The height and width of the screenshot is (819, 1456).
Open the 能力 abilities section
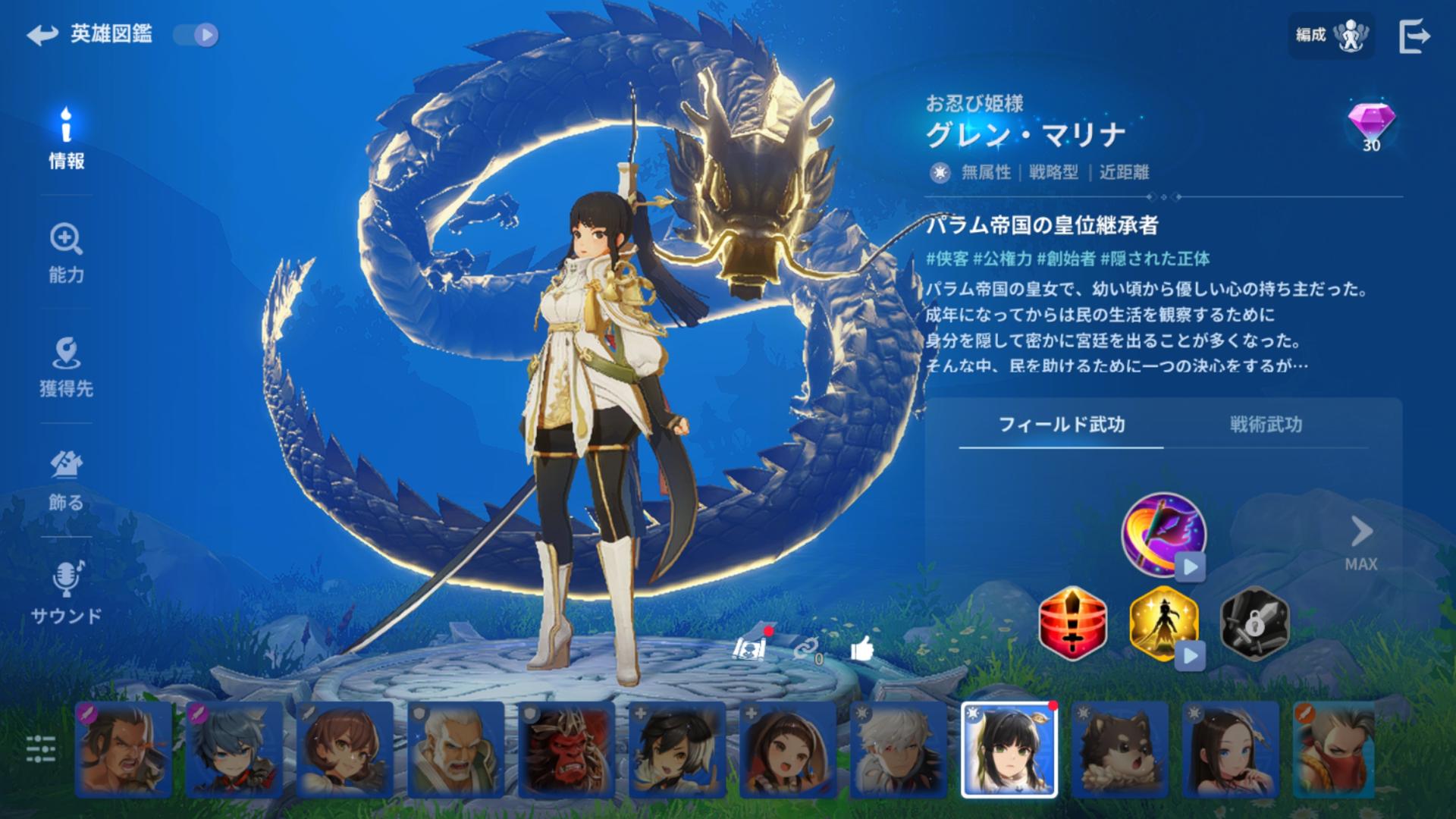67,254
